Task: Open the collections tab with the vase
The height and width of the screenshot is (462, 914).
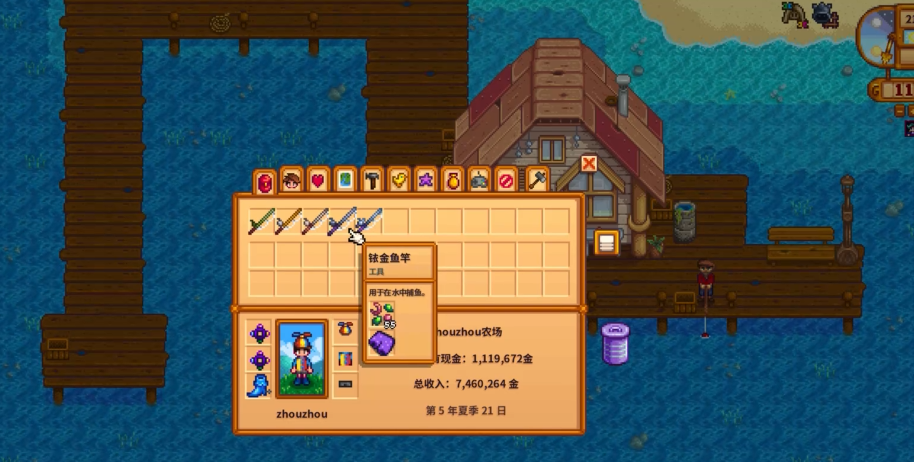Action: click(453, 181)
